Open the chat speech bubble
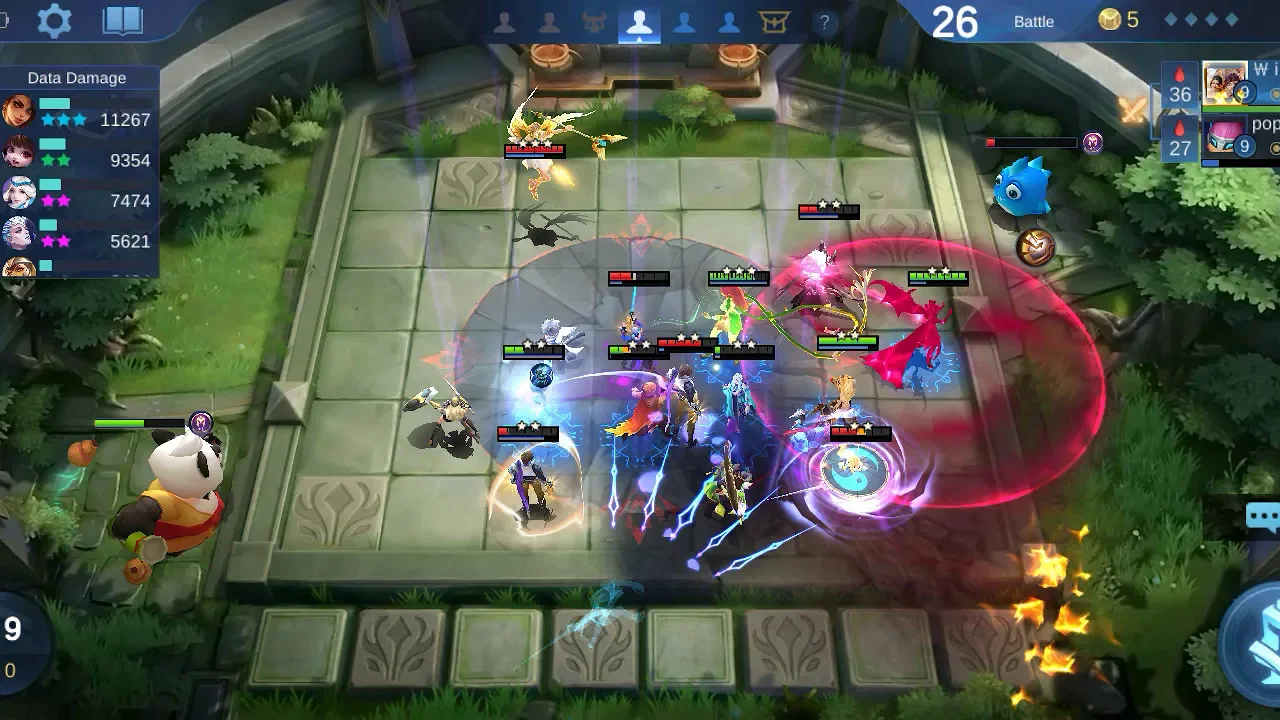 (x=1263, y=516)
